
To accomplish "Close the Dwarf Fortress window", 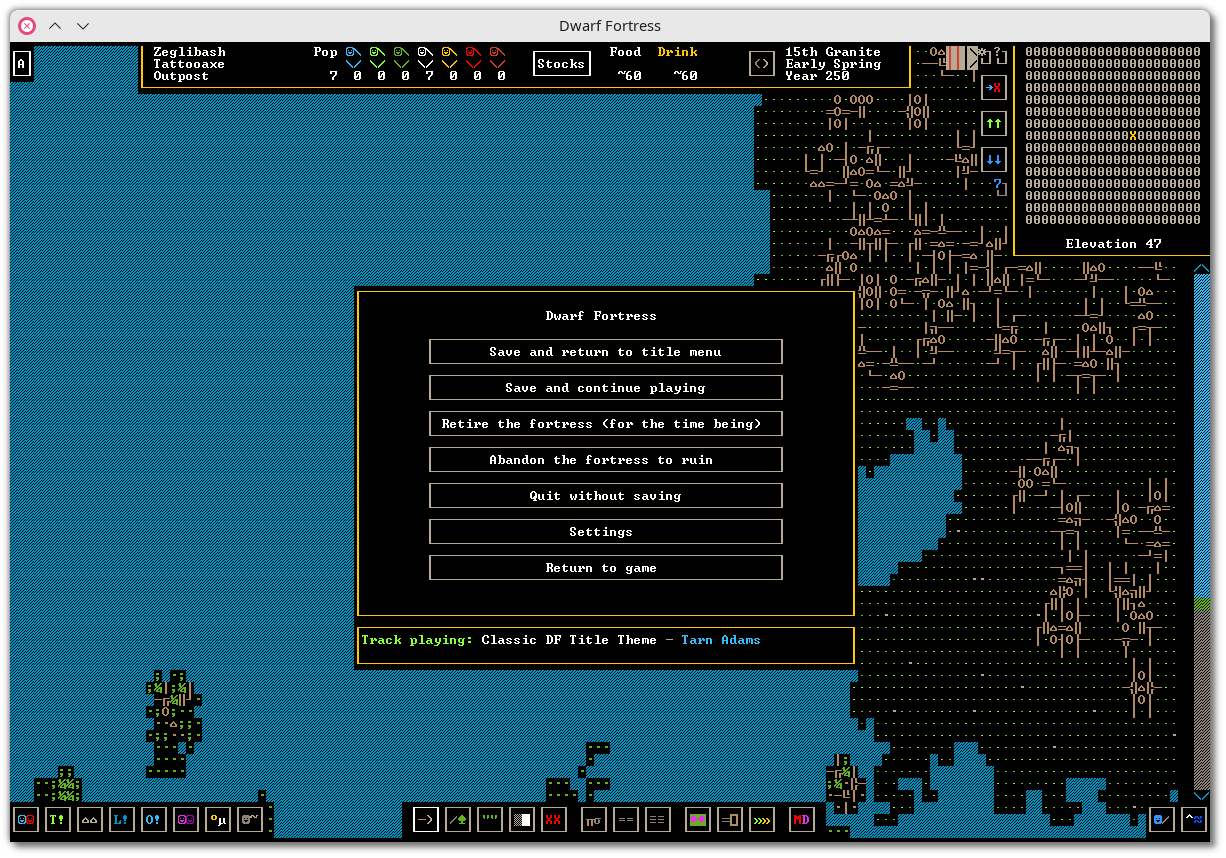I will tap(27, 26).
